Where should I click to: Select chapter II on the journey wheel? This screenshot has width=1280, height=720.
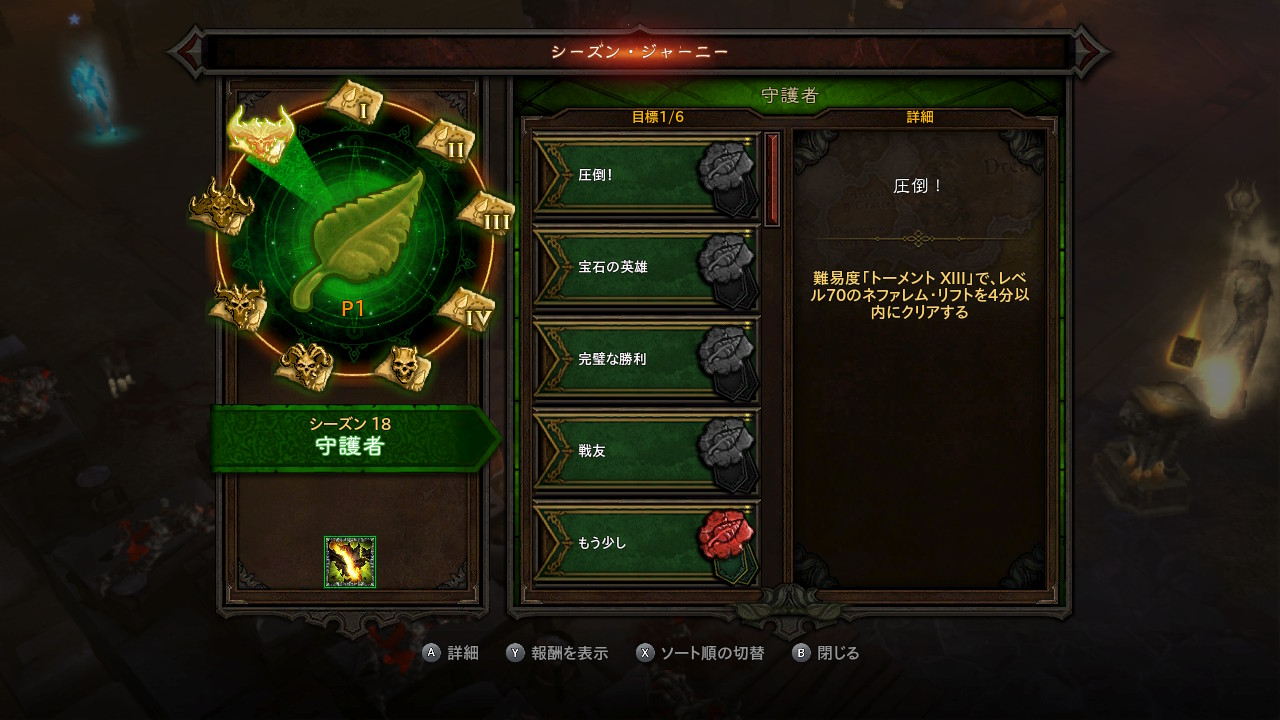[x=446, y=140]
